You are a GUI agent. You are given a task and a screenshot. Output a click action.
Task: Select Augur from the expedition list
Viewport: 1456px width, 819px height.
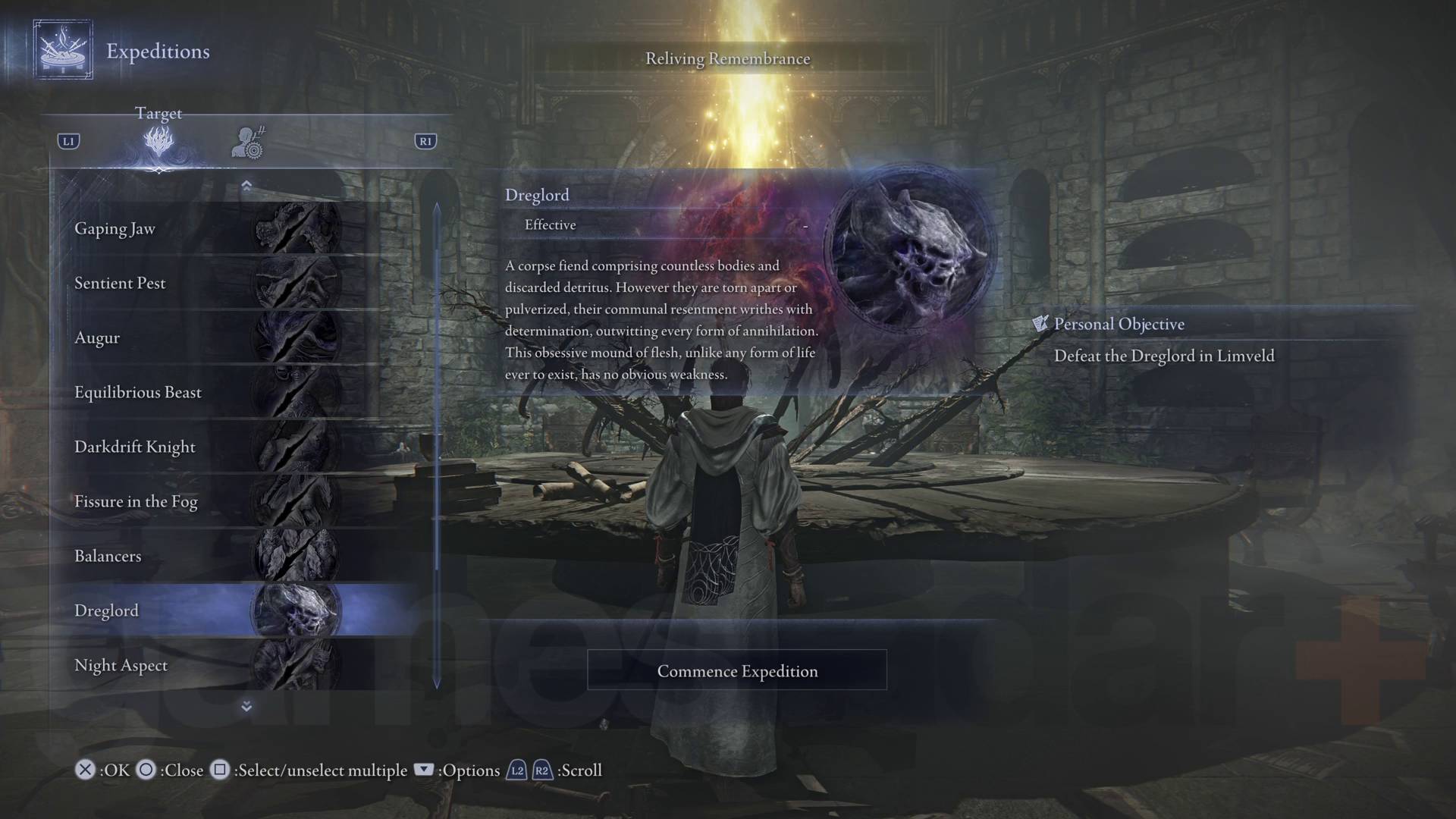click(x=97, y=337)
